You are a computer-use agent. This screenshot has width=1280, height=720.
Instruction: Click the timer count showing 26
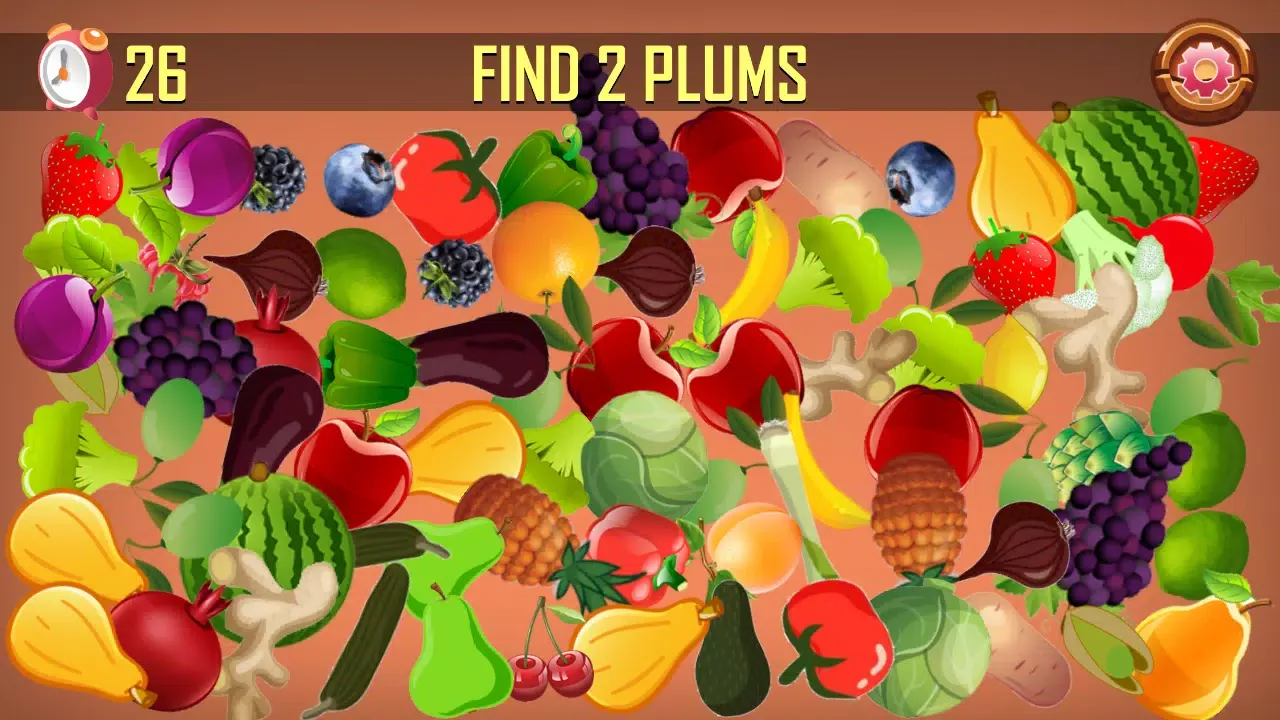click(157, 72)
